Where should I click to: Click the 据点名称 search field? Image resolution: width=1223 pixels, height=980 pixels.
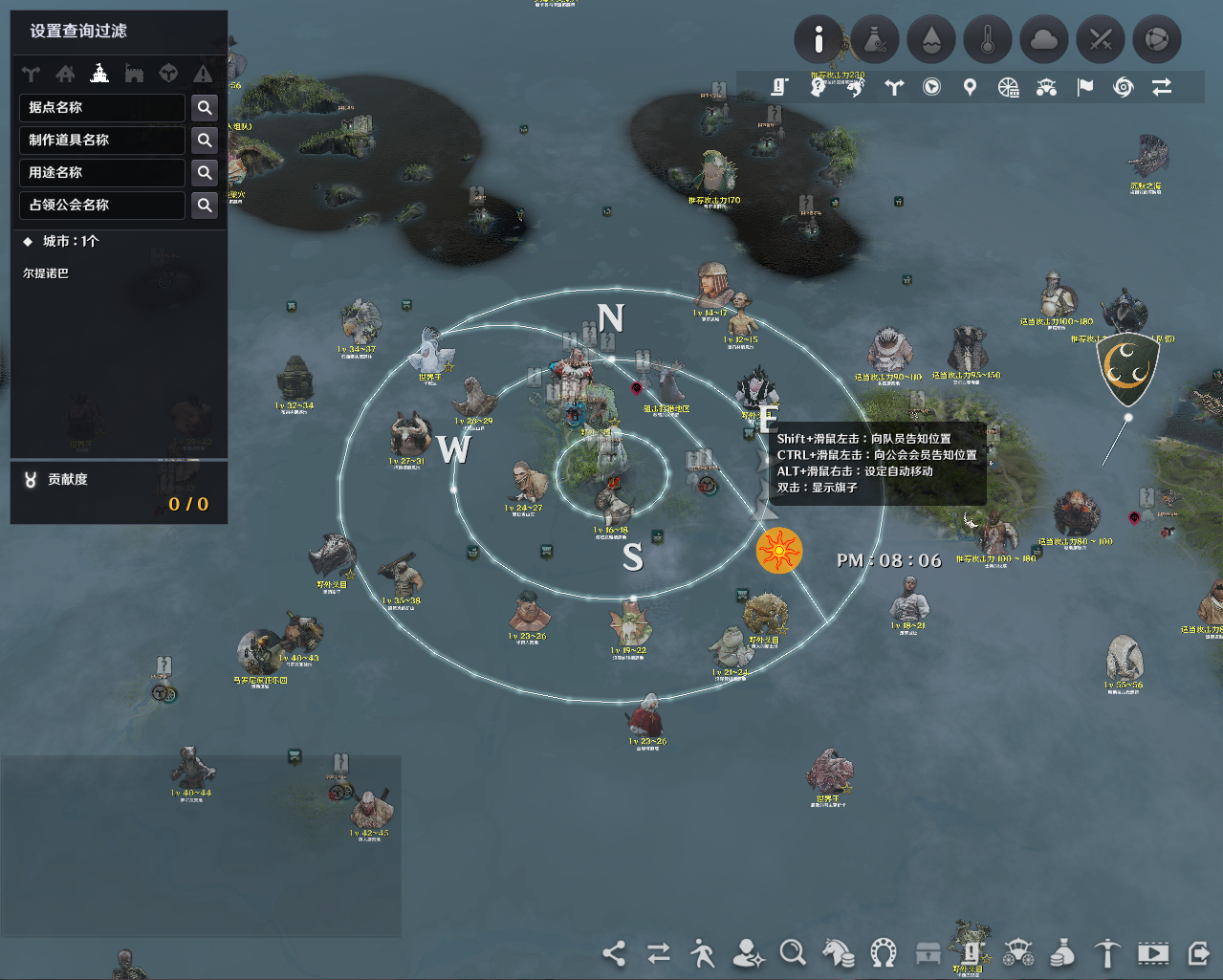[x=101, y=108]
